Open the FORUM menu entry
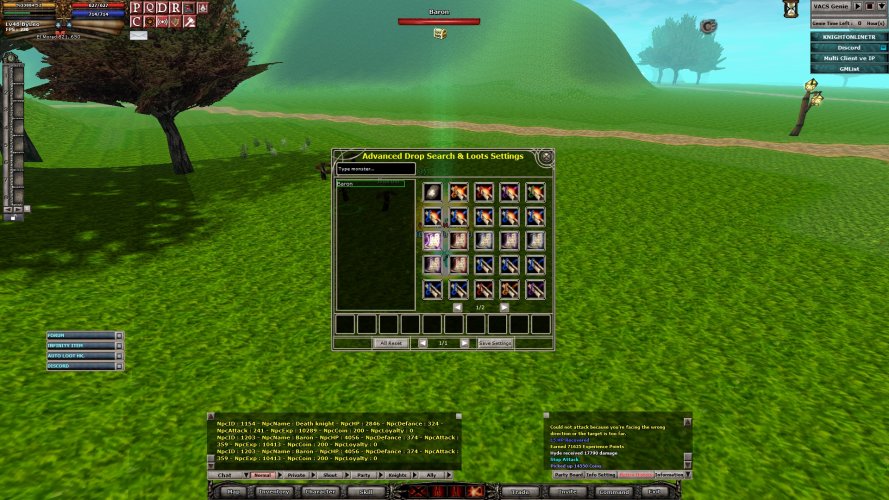 [x=80, y=336]
